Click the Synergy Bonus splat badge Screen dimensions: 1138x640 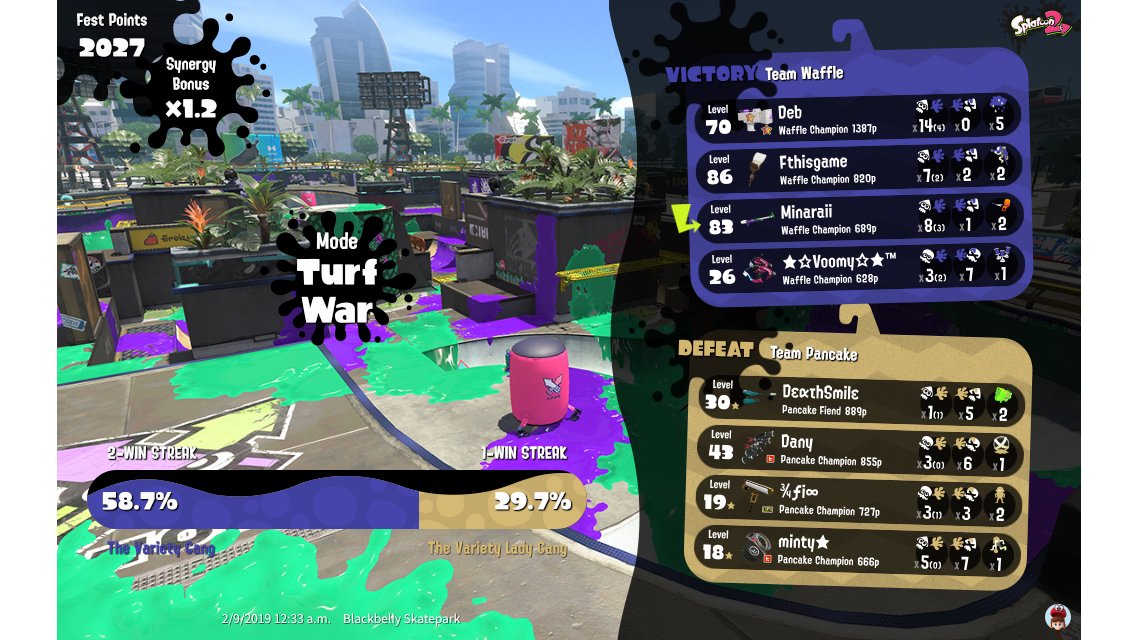190,85
